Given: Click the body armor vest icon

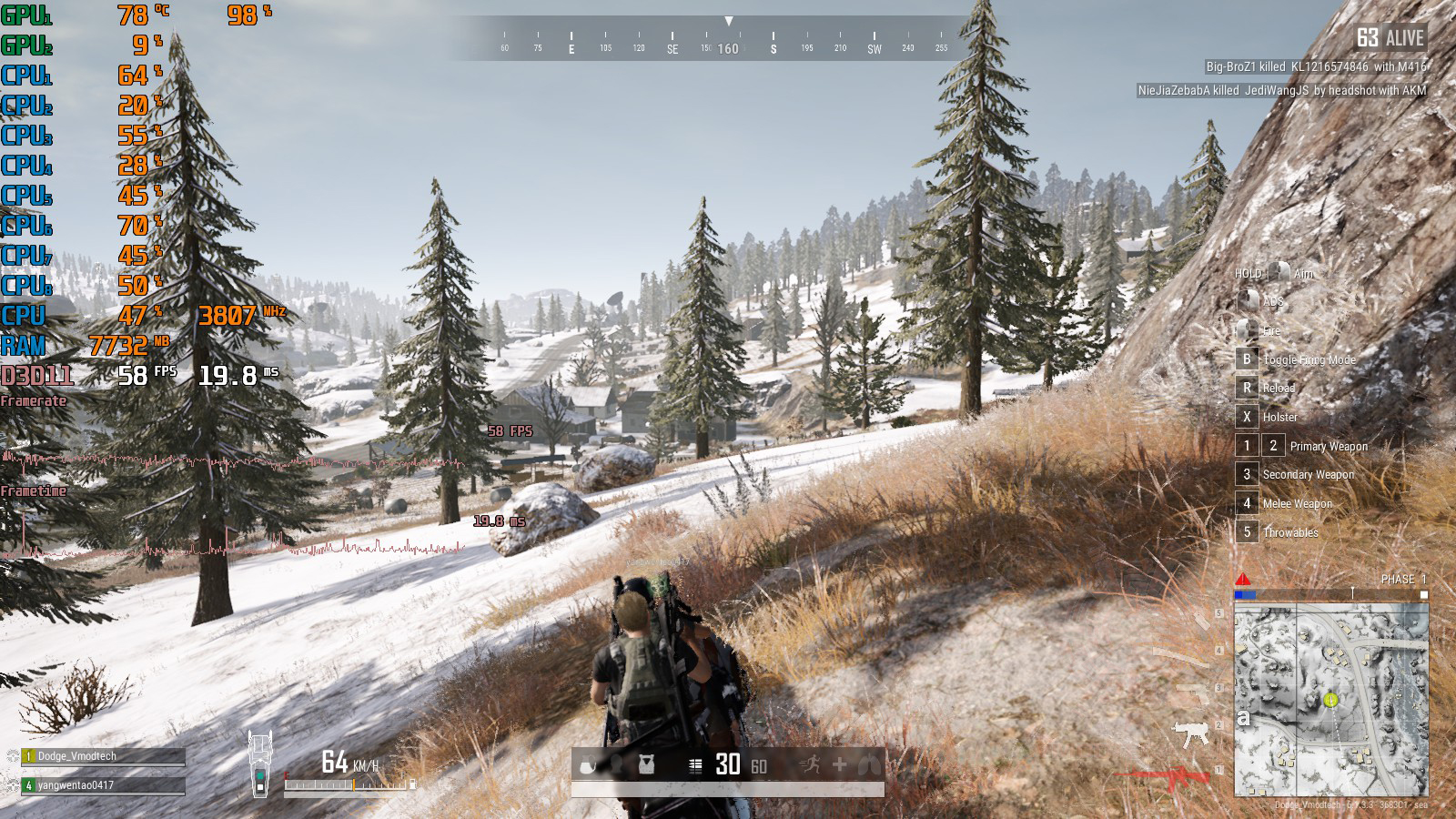Looking at the screenshot, I should point(646,764).
